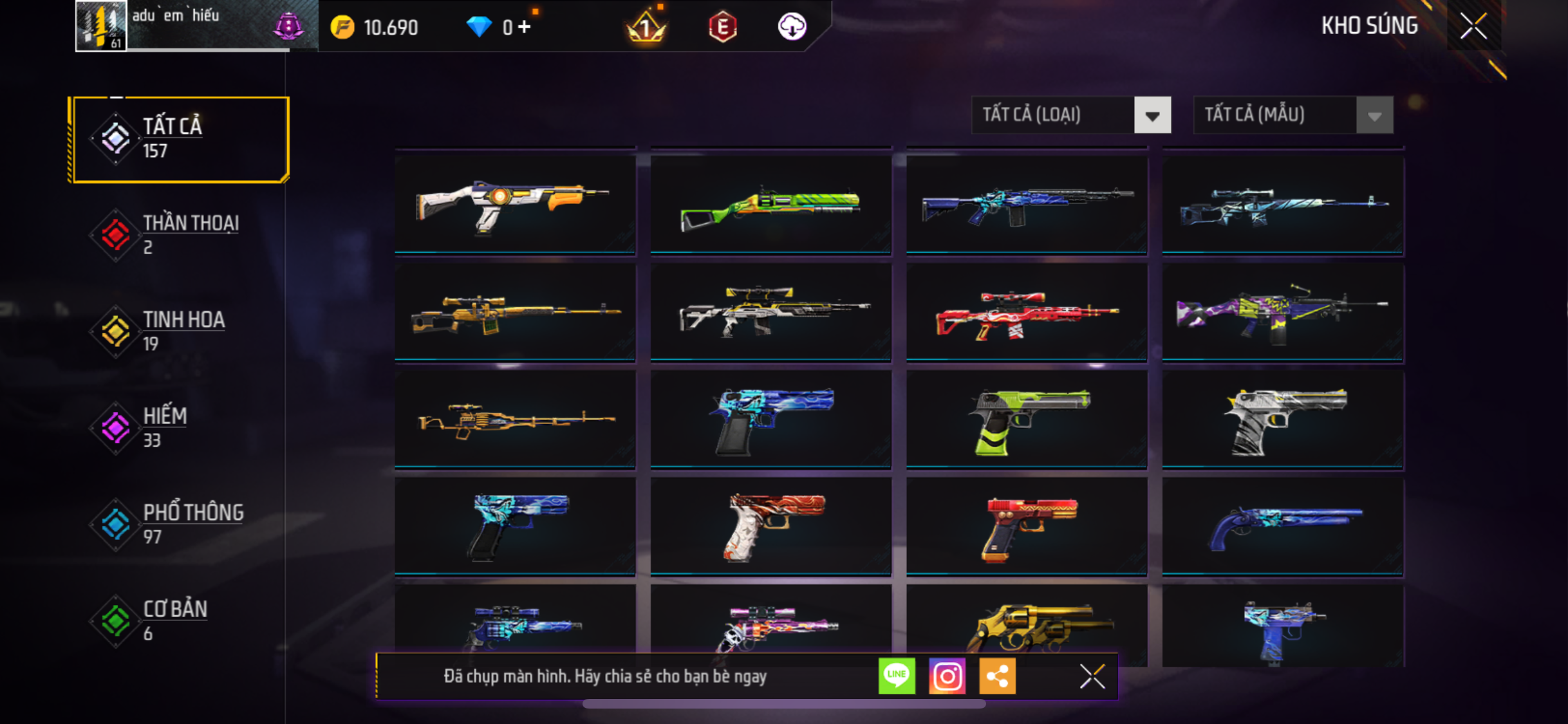Show the Tinh Hoa weapon skins
1568x724 pixels.
click(180, 331)
